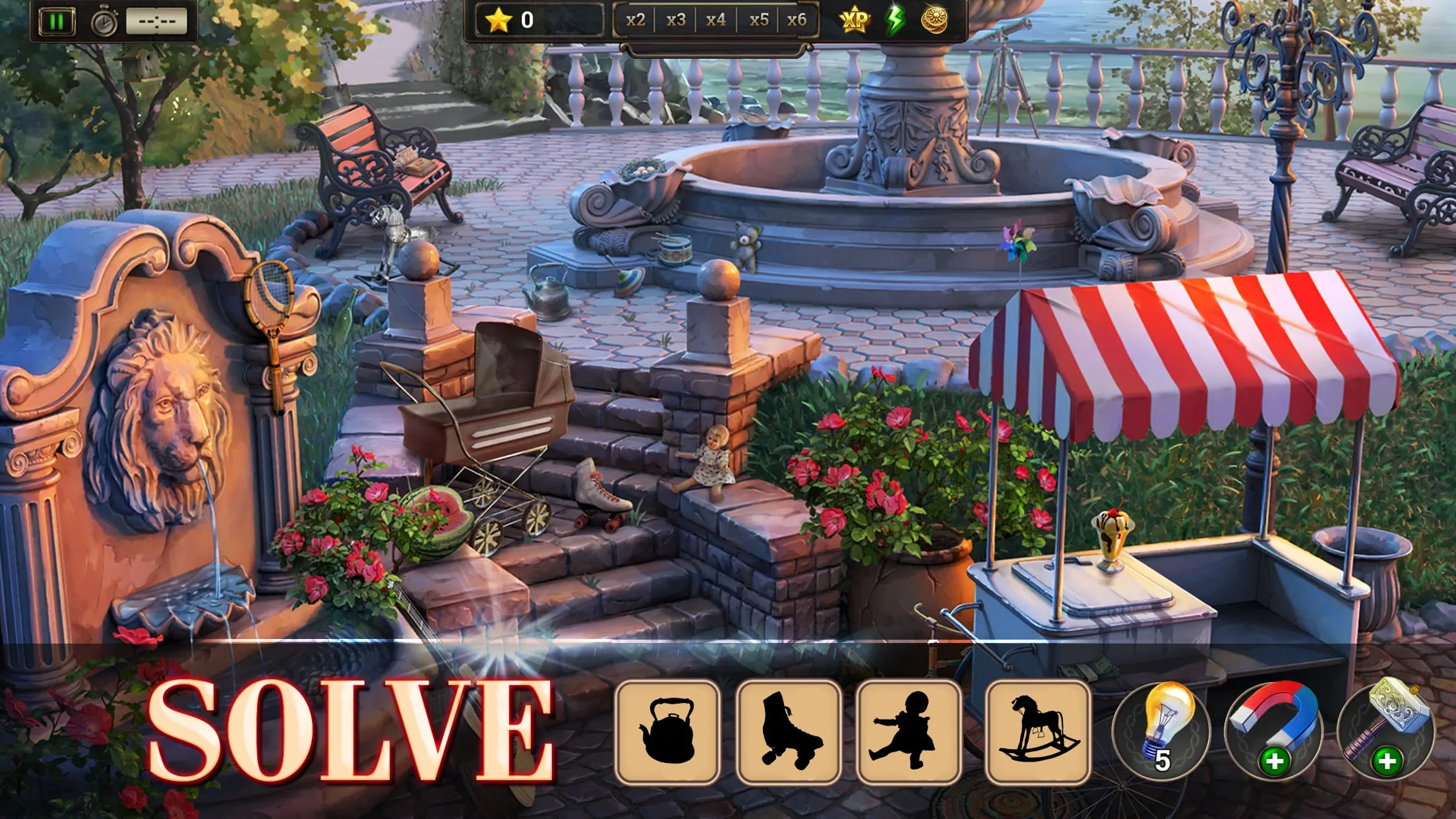Click the timer display next to the stopwatch
1456x819 pixels.
coord(156,22)
